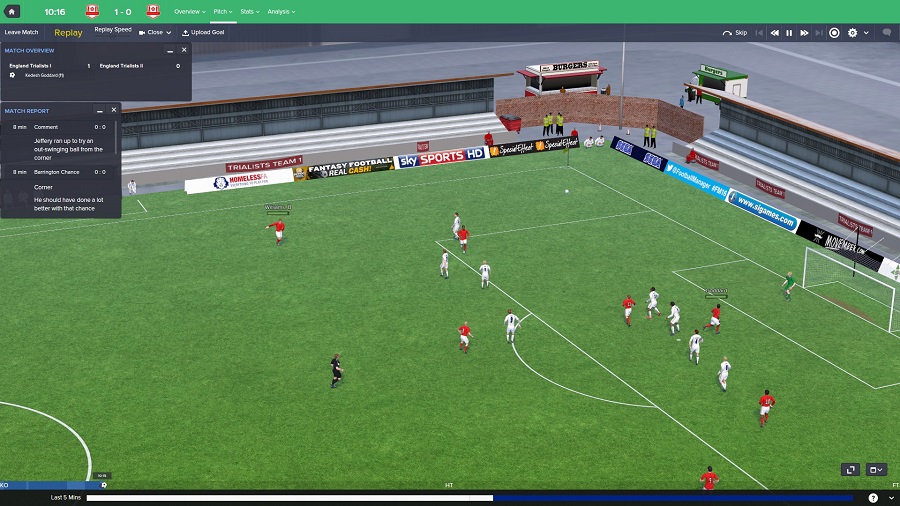Open the Stats dropdown menu
Viewport: 900px width, 506px height.
point(249,11)
